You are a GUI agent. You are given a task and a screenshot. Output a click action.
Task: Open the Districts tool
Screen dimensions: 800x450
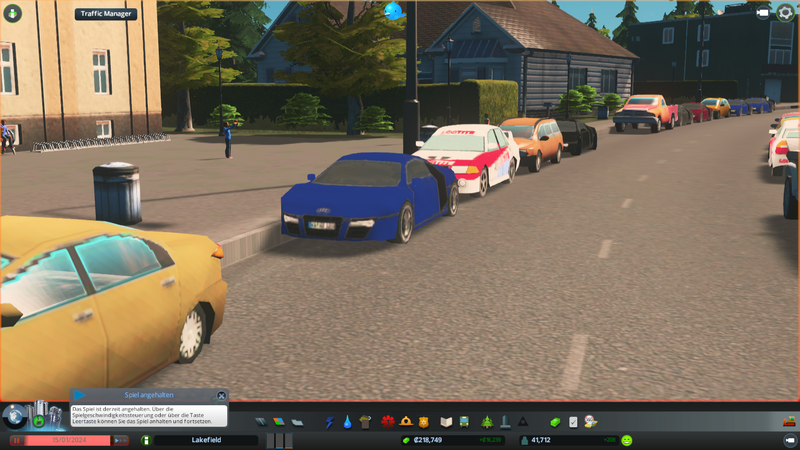tap(296, 422)
